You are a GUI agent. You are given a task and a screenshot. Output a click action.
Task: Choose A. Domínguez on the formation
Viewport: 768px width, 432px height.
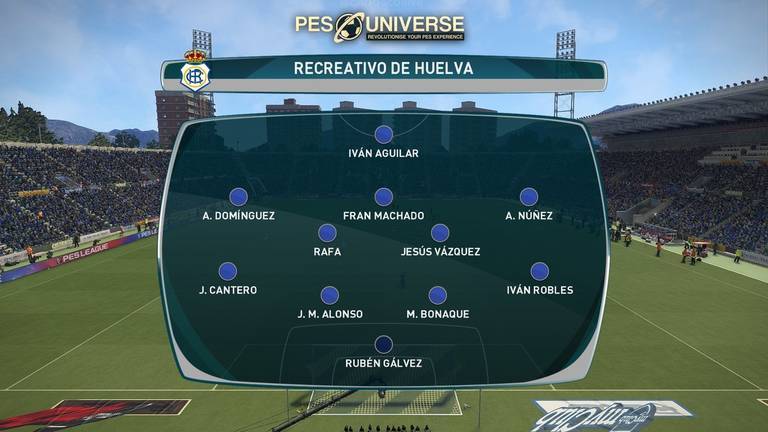click(238, 197)
